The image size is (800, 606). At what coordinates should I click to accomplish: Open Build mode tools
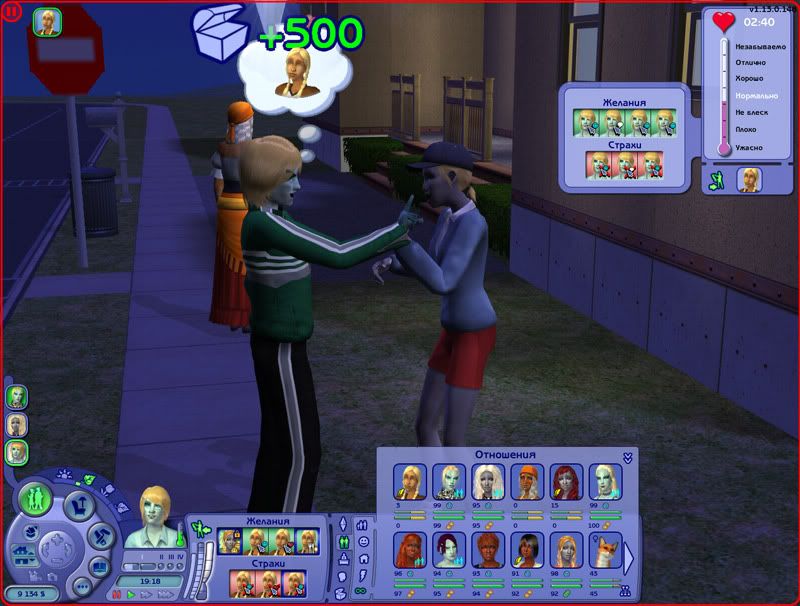[x=99, y=536]
